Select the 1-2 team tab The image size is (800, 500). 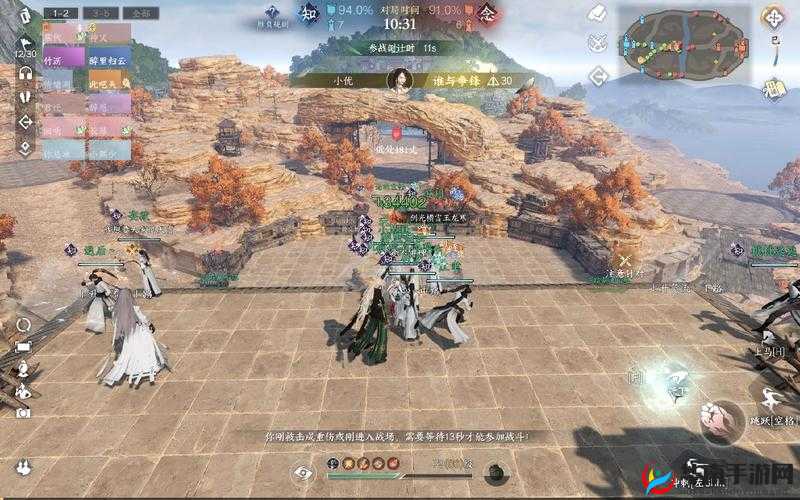[x=61, y=13]
